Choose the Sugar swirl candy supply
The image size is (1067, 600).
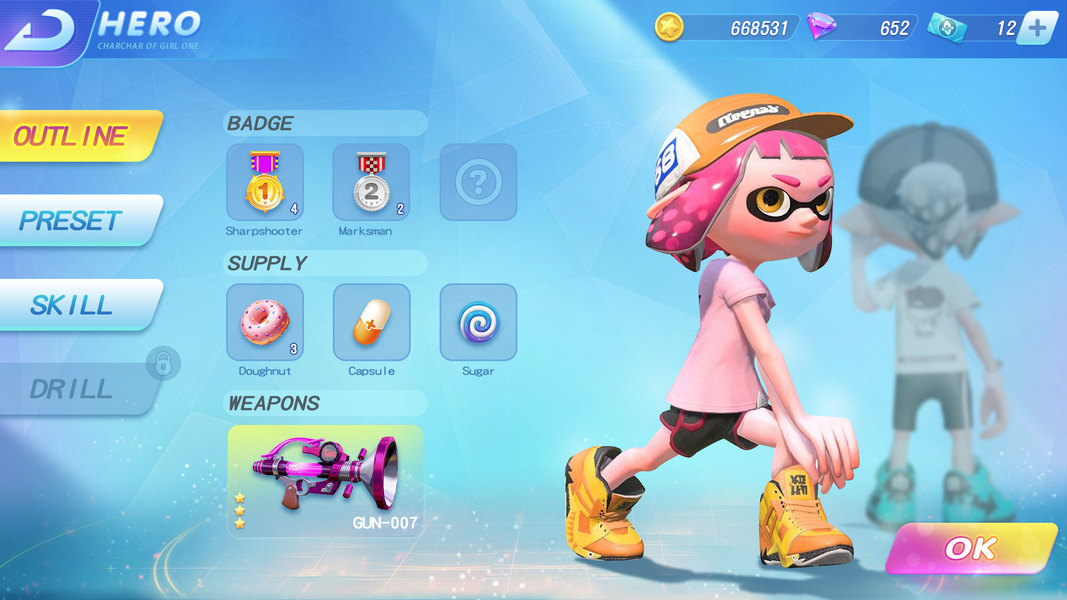click(x=478, y=322)
